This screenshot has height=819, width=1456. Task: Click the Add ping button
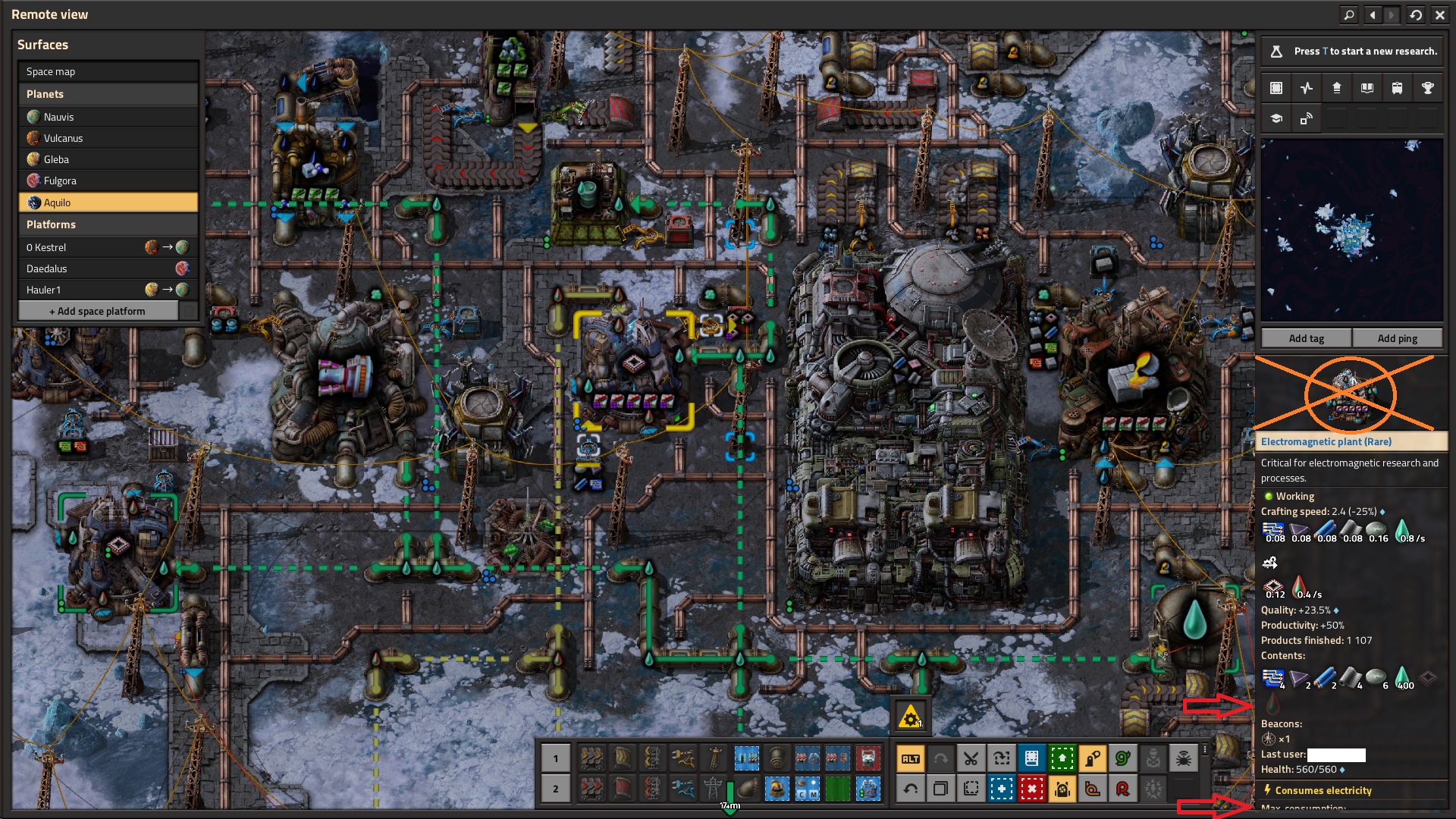point(1397,338)
